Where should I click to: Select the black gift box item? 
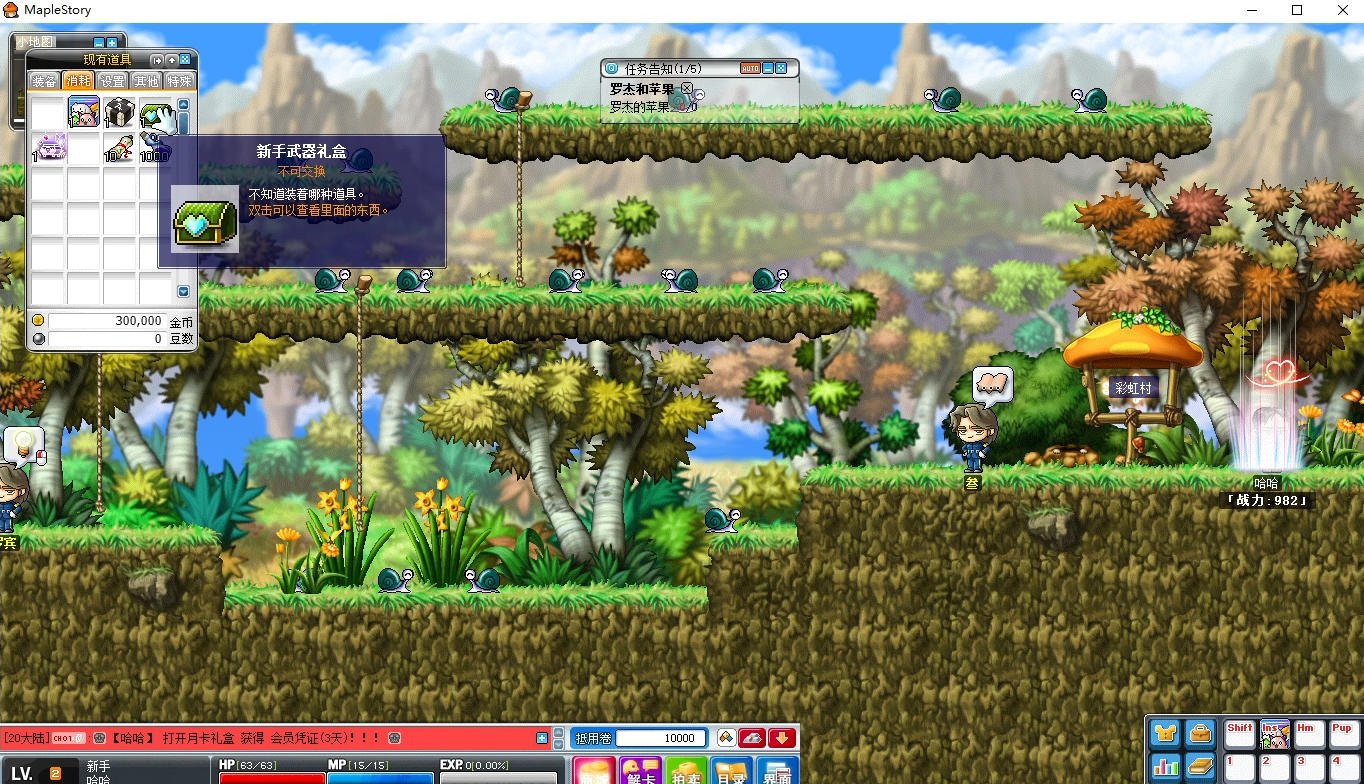tap(119, 113)
